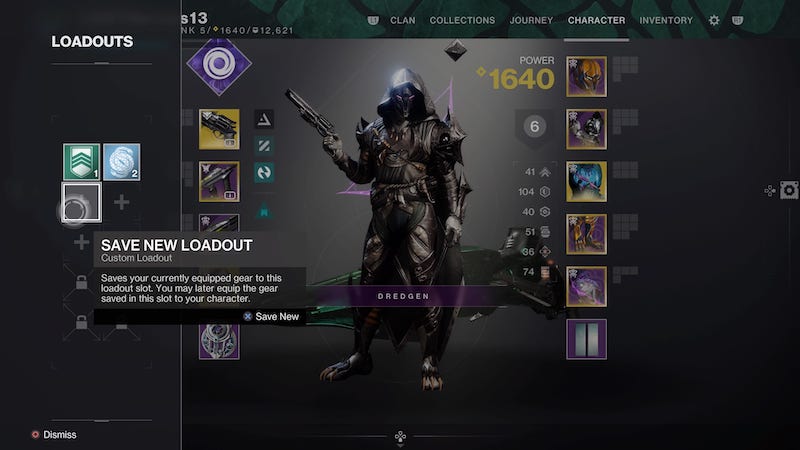The height and width of the screenshot is (450, 800).
Task: Inspect the leg armor slot
Action: point(586,234)
